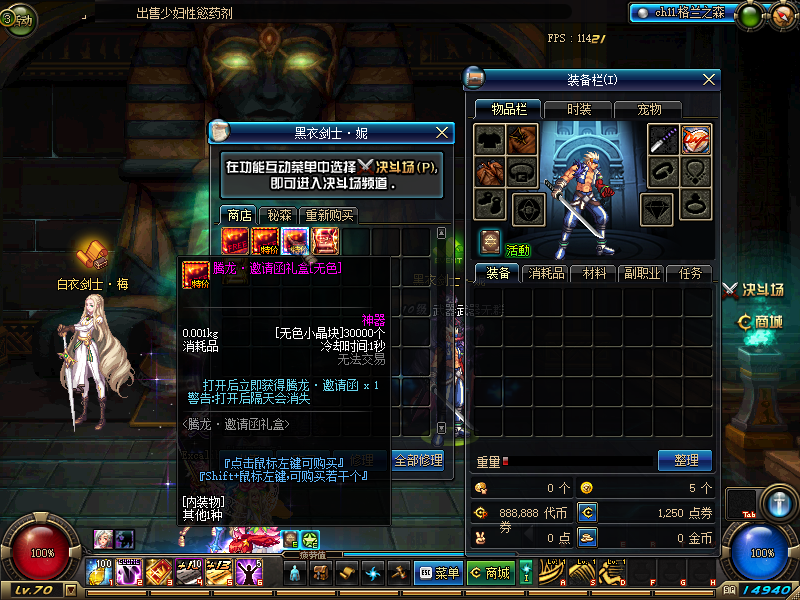
Task: Open the 秘森 shop tab
Action: coord(277,215)
